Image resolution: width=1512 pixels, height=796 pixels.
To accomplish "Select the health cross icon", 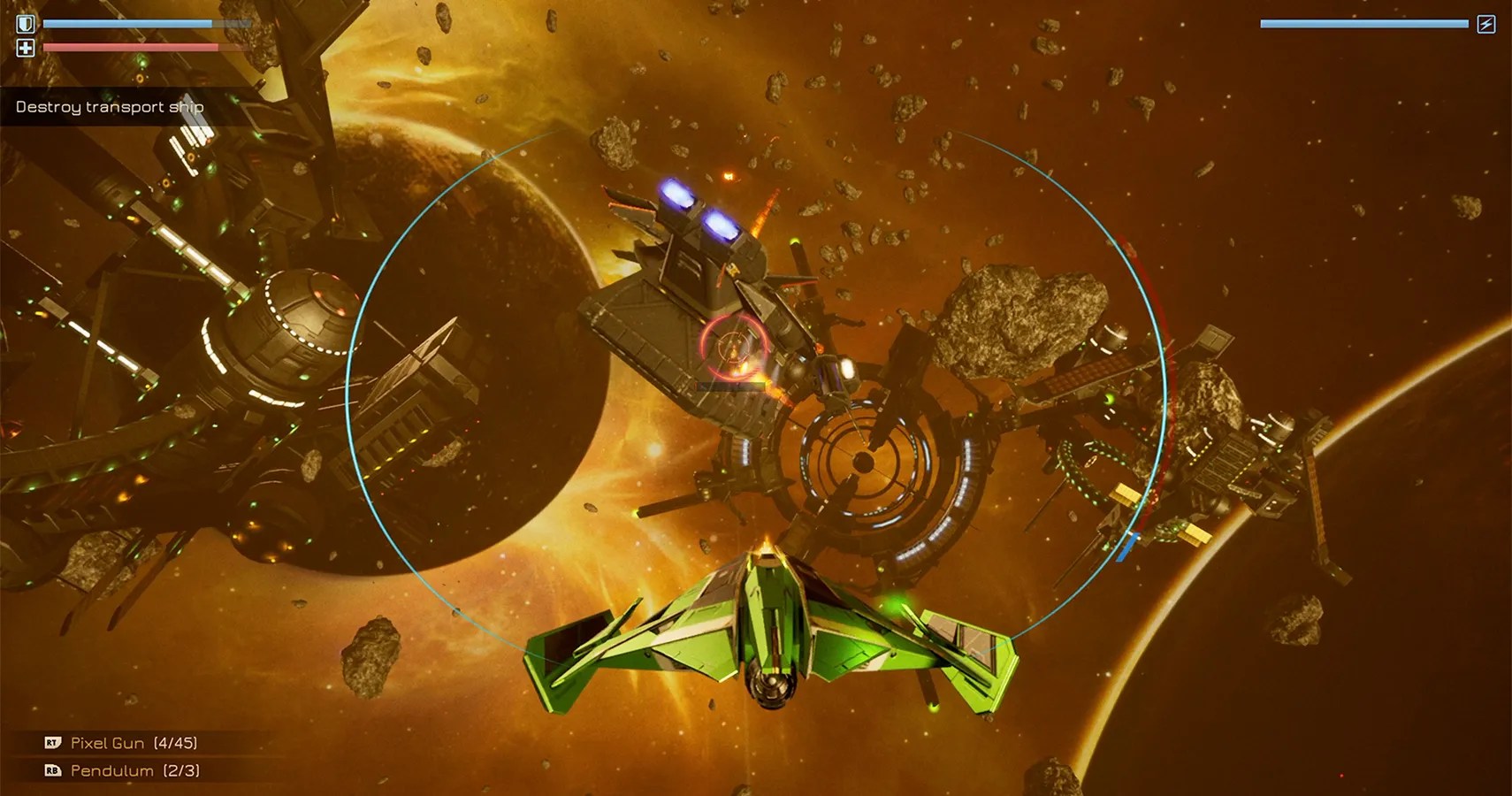I will (x=26, y=49).
